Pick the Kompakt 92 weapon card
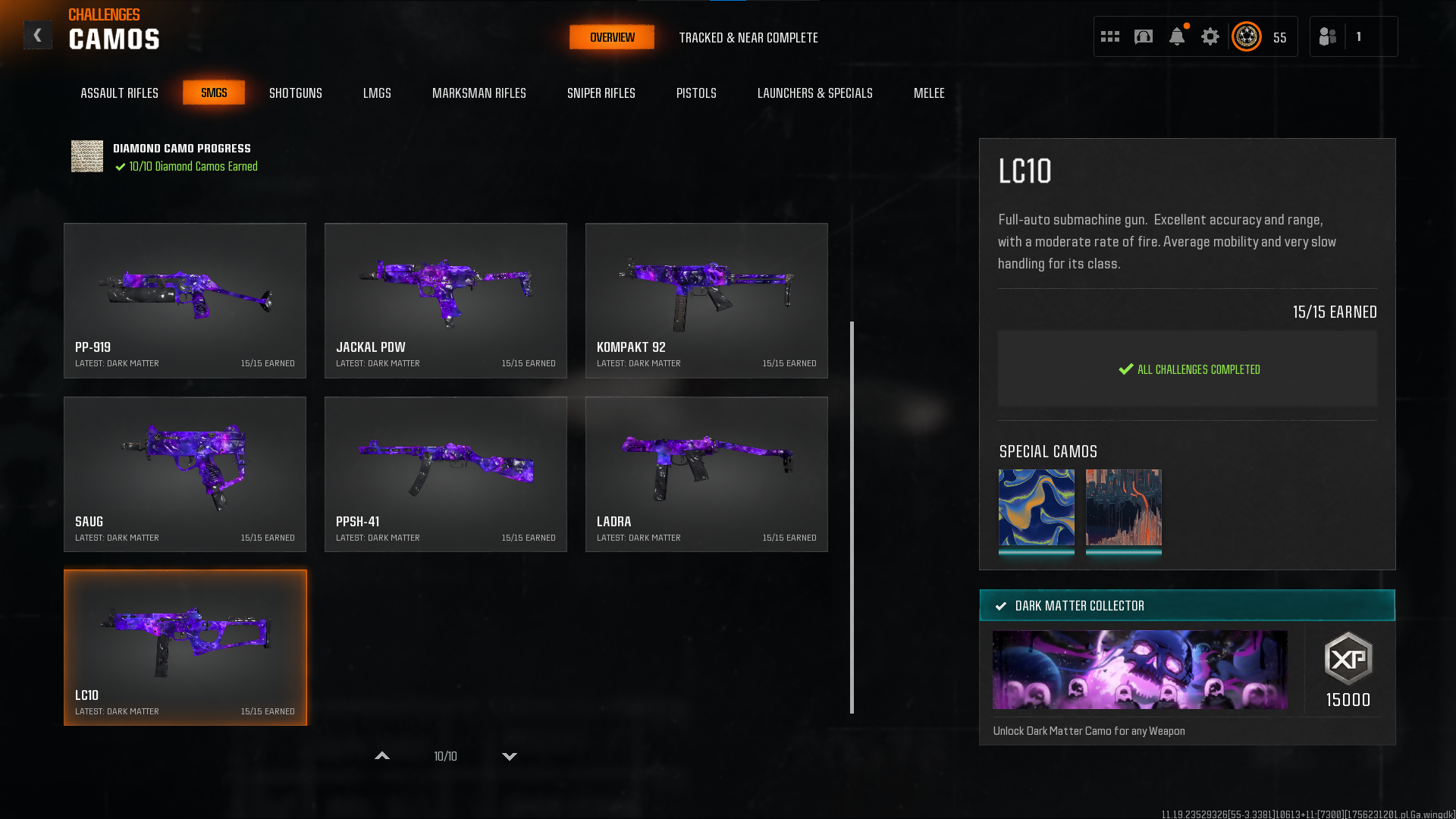 pos(706,300)
